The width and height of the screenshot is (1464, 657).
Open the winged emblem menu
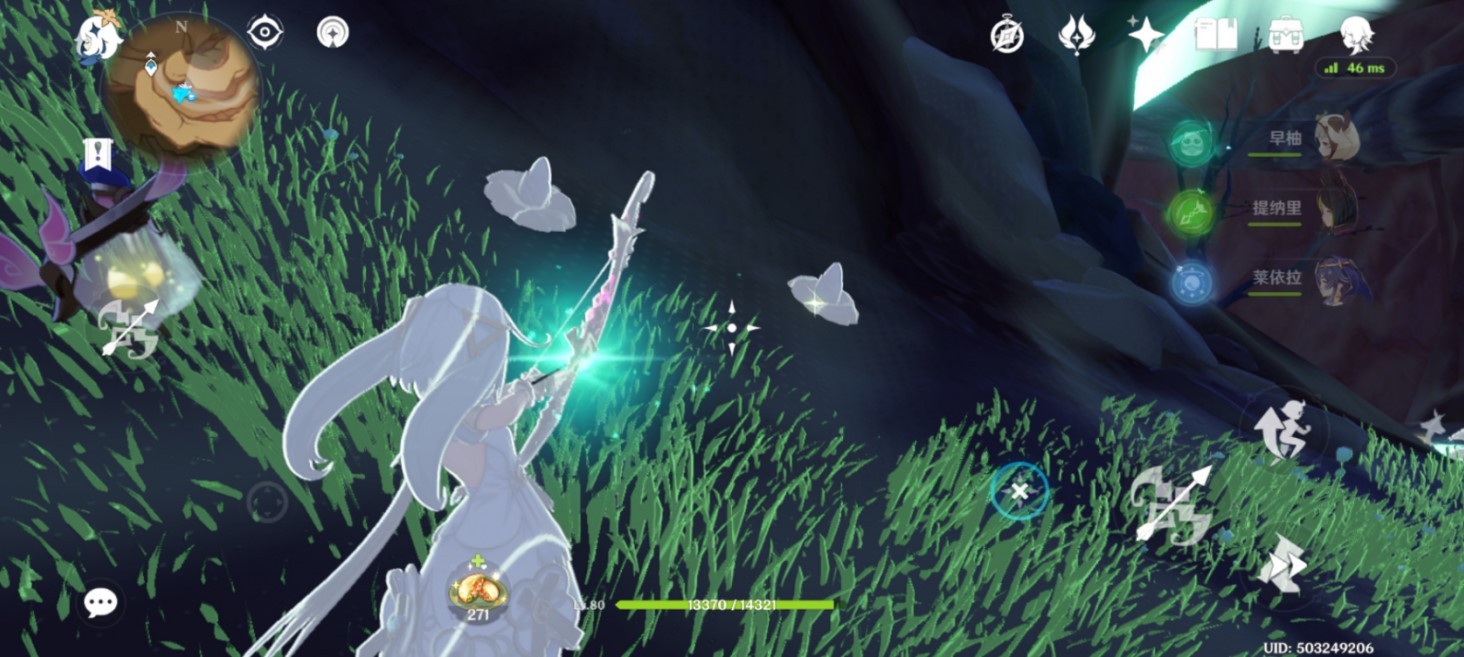(1076, 35)
